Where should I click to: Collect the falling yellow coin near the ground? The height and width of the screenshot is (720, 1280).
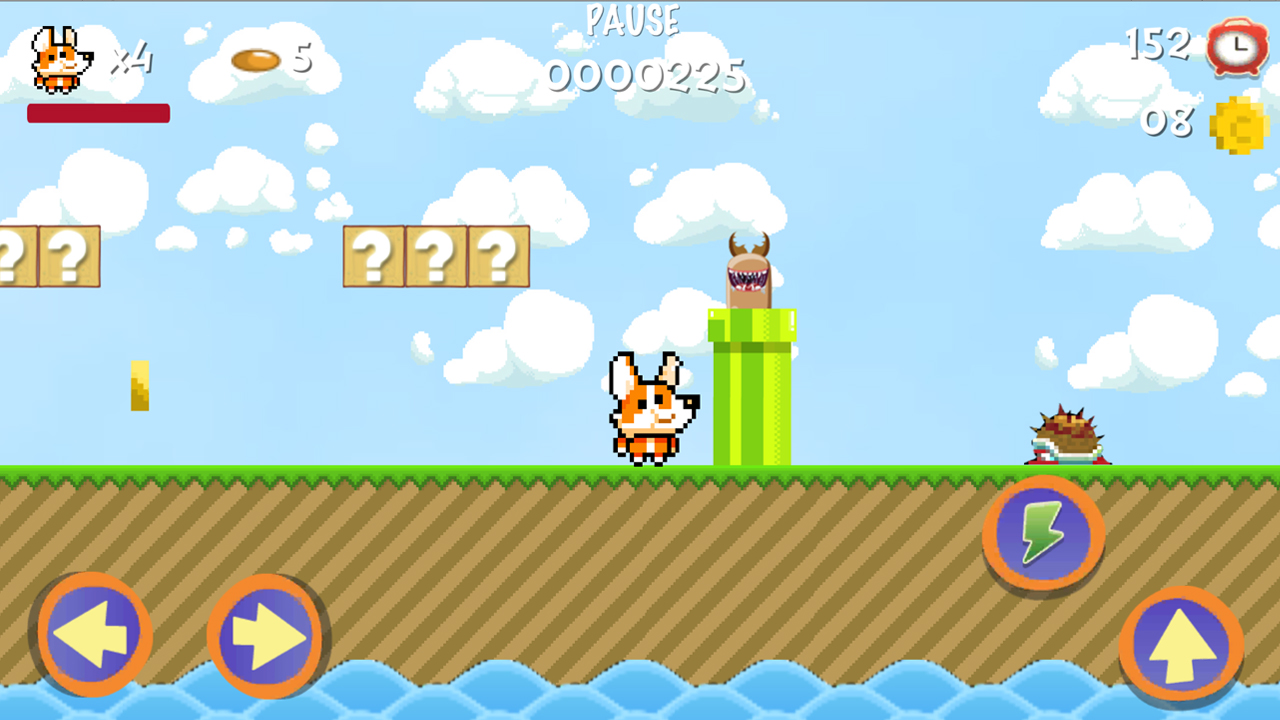click(x=138, y=385)
